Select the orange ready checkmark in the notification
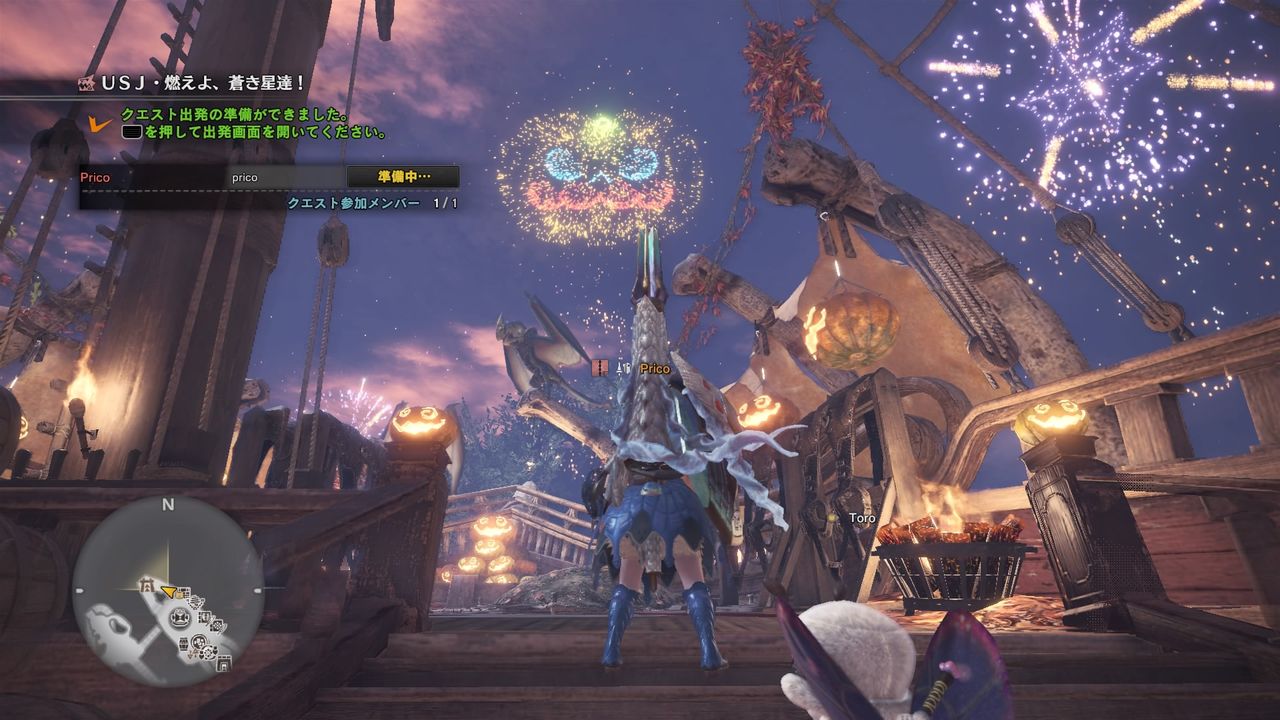This screenshot has height=720, width=1280. pos(95,123)
